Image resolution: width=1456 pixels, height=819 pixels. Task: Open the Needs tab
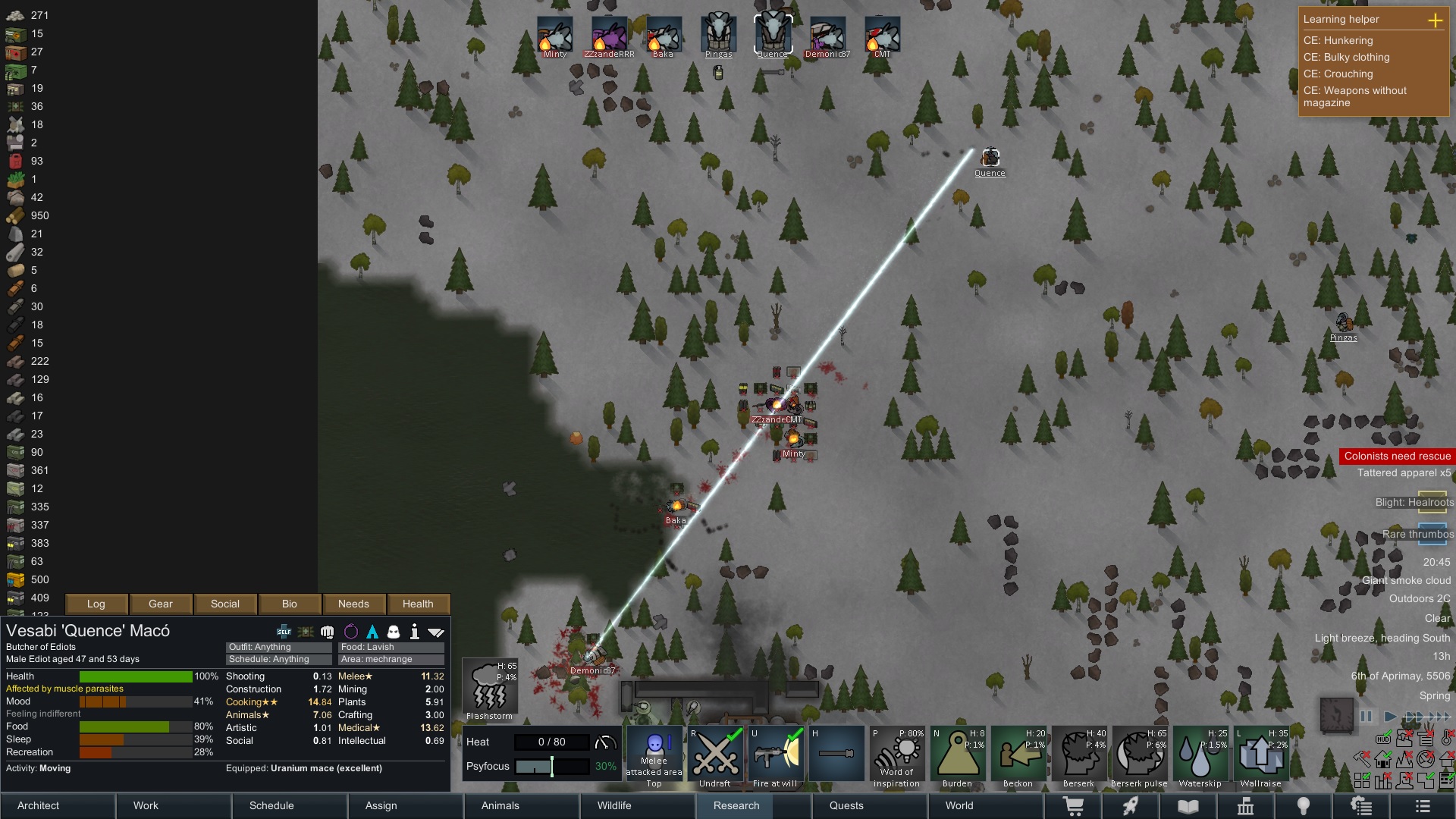[353, 604]
